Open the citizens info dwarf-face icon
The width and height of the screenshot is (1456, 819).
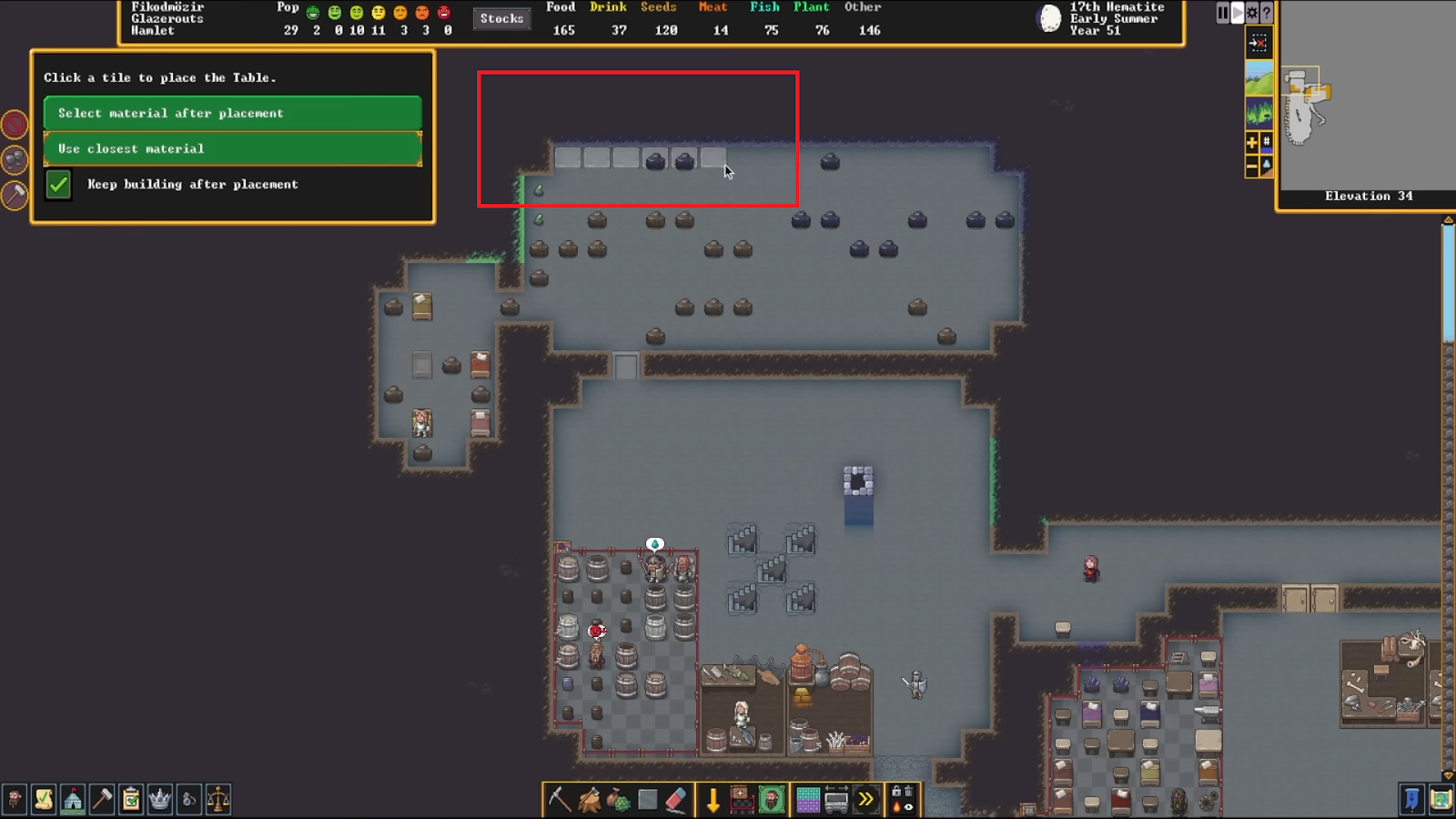pyautogui.click(x=15, y=800)
